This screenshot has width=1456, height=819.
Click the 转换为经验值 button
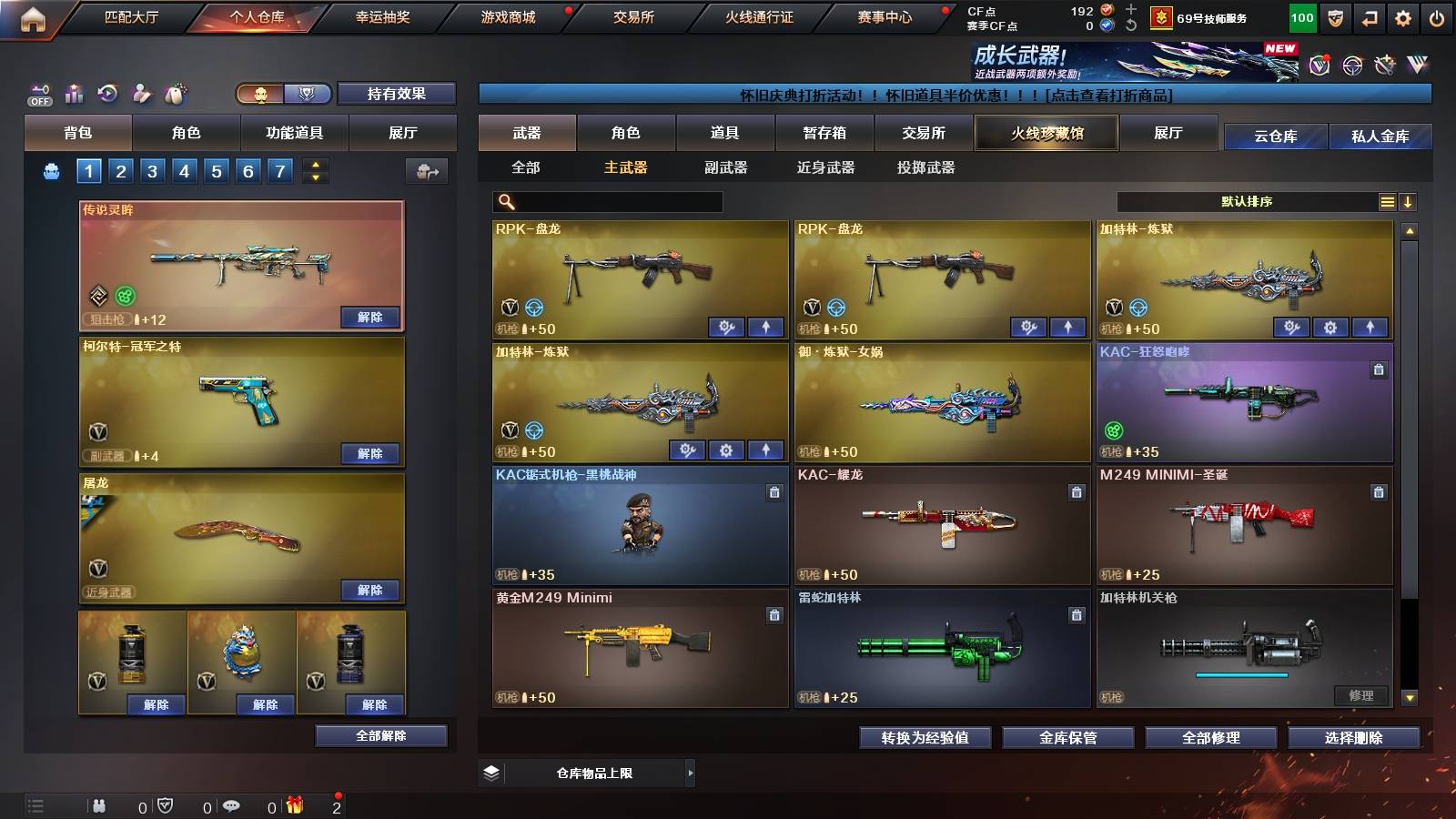pos(926,738)
